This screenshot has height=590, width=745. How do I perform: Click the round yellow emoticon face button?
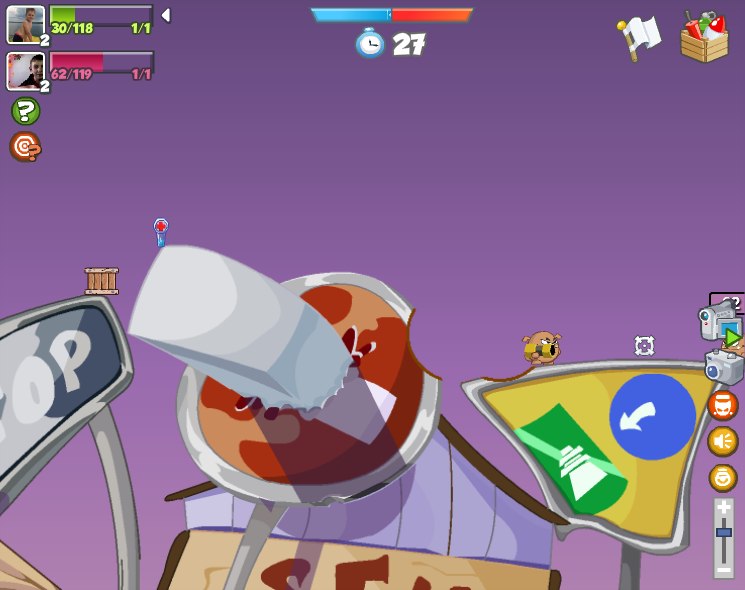(x=722, y=477)
